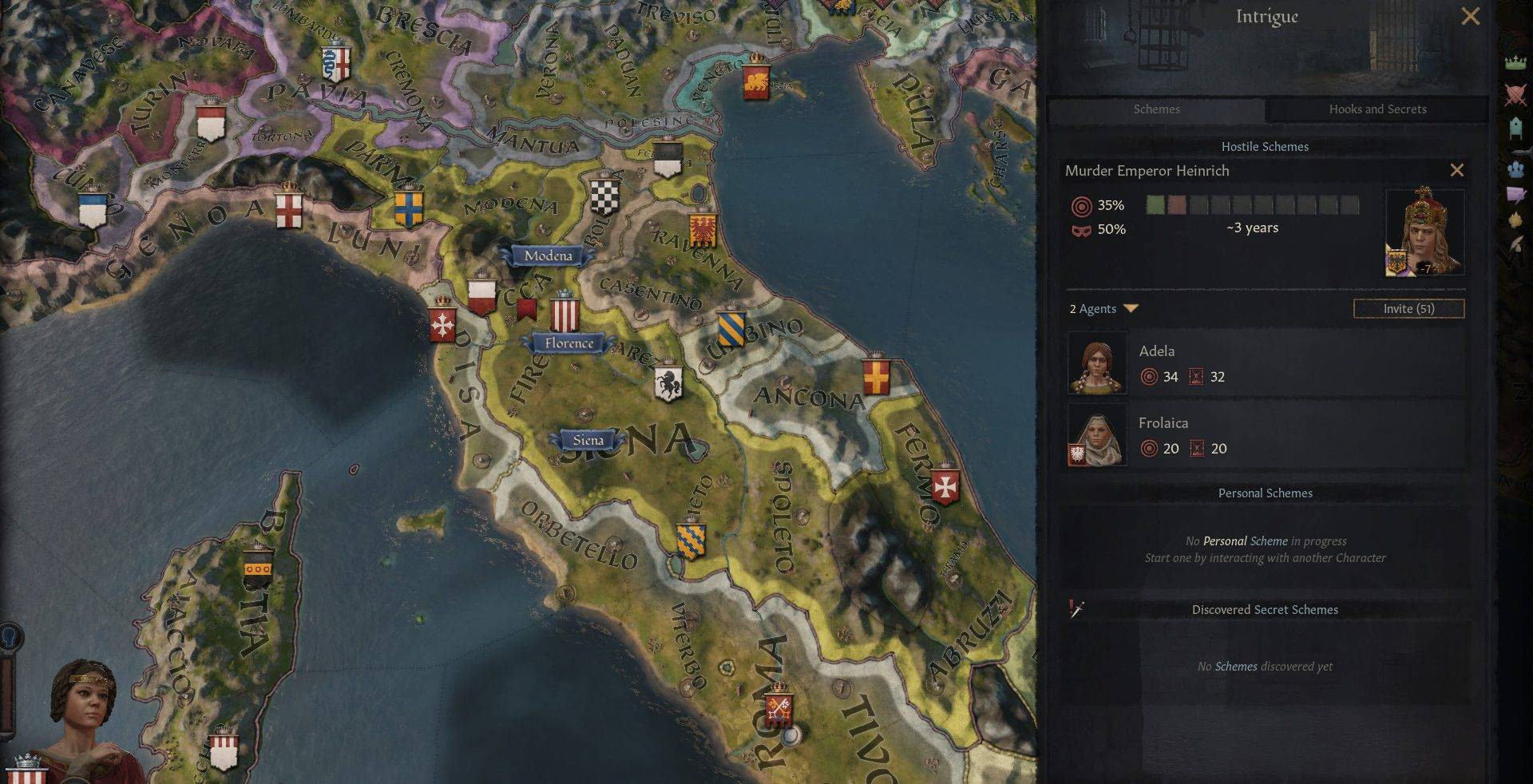Select the Modena holding label
The image size is (1533, 784).
click(548, 255)
